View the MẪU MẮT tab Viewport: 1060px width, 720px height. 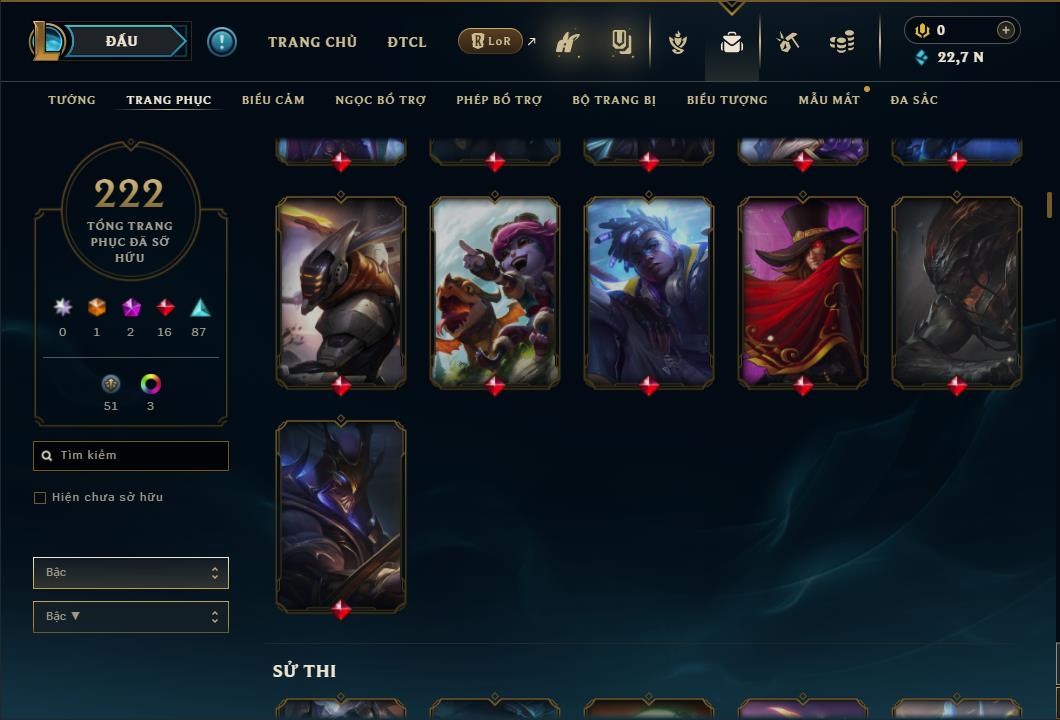pos(829,100)
